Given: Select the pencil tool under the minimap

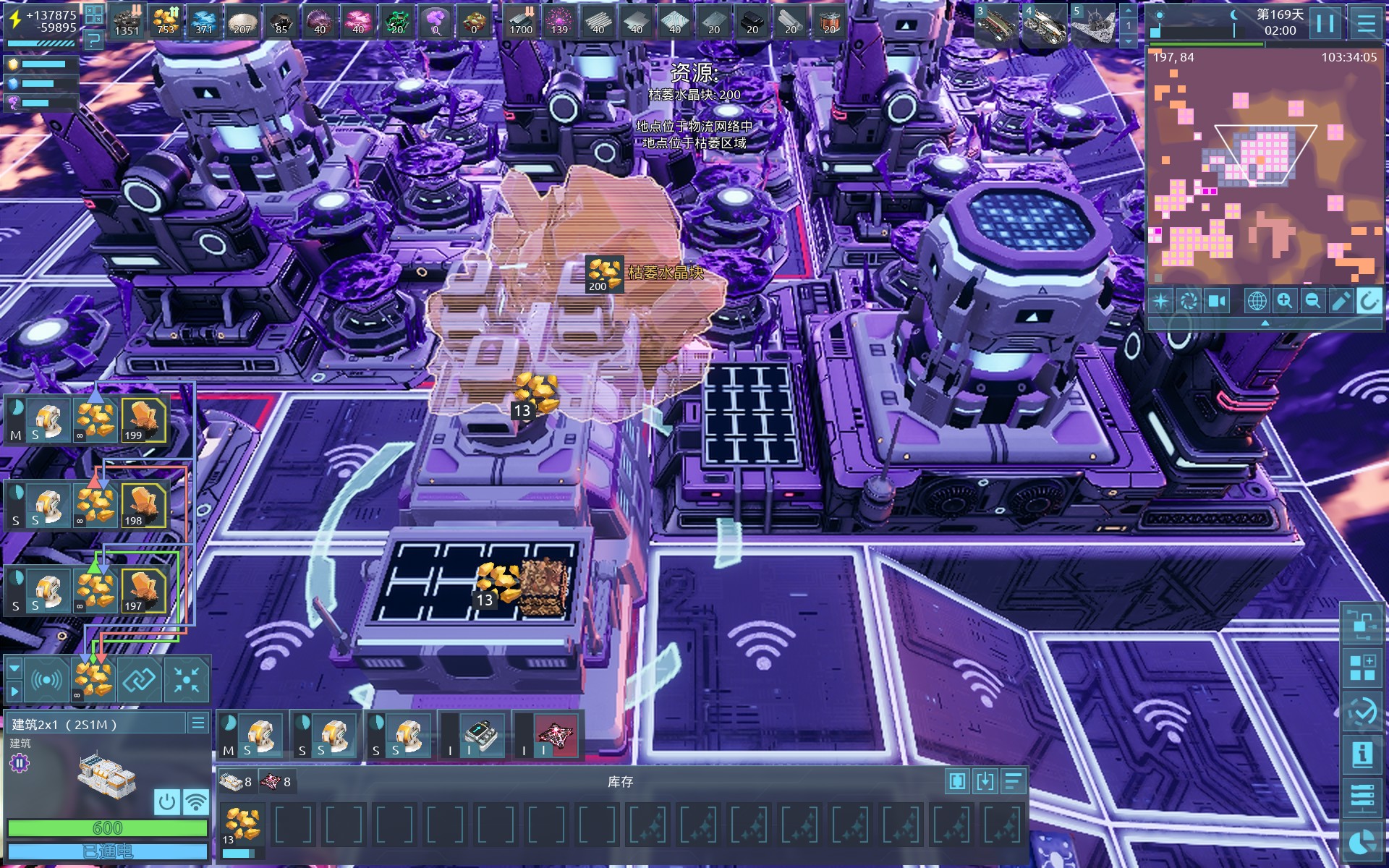Looking at the screenshot, I should click(1341, 301).
